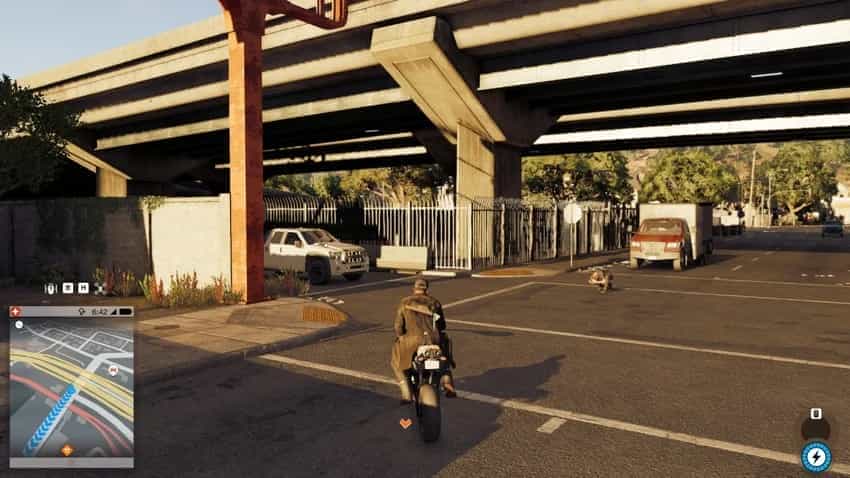Viewport: 850px width, 478px height.
Task: Click the red-orange icon on minimap header
Action: coord(15,312)
